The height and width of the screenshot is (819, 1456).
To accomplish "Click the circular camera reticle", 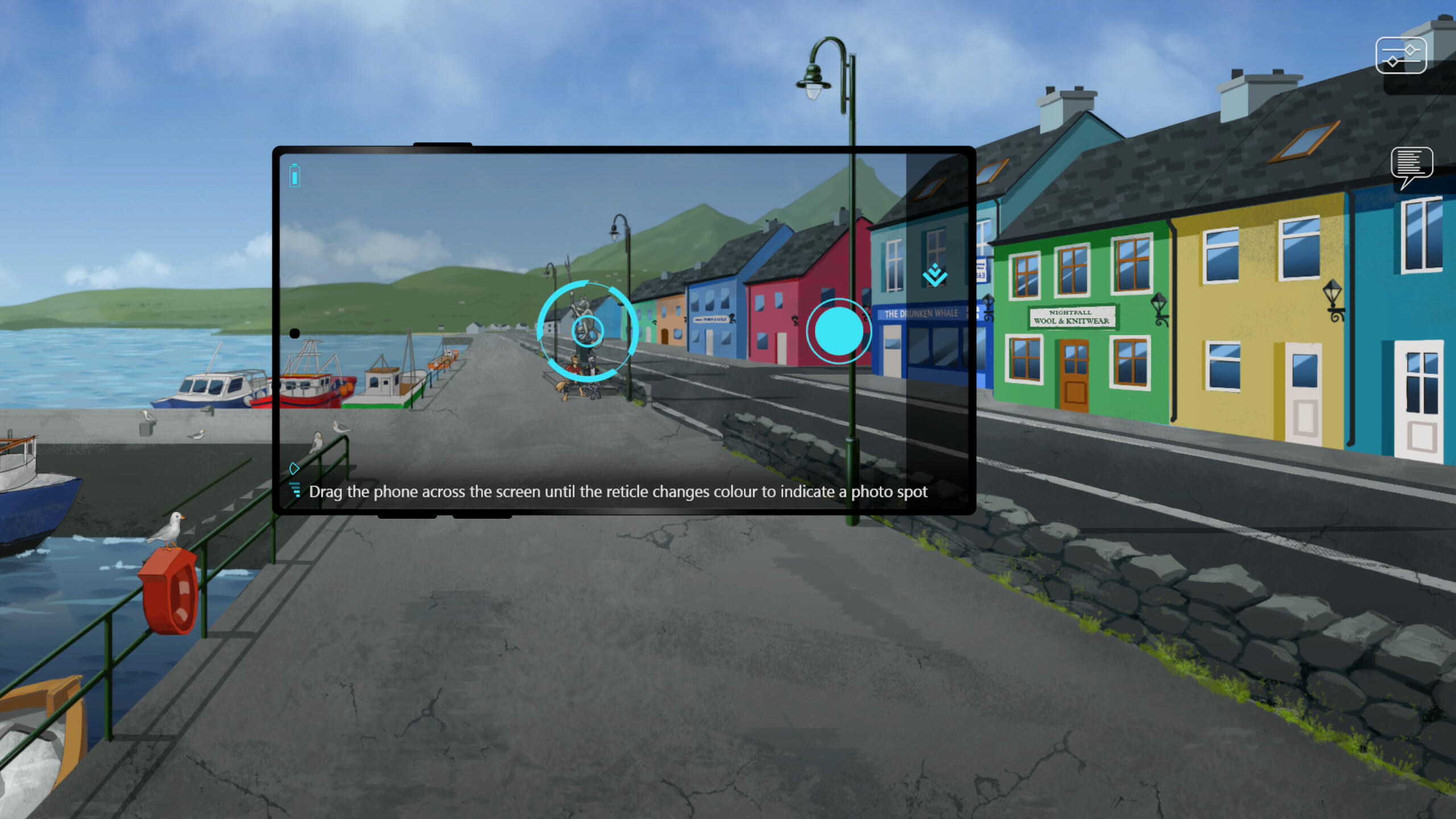I will pos(588,330).
